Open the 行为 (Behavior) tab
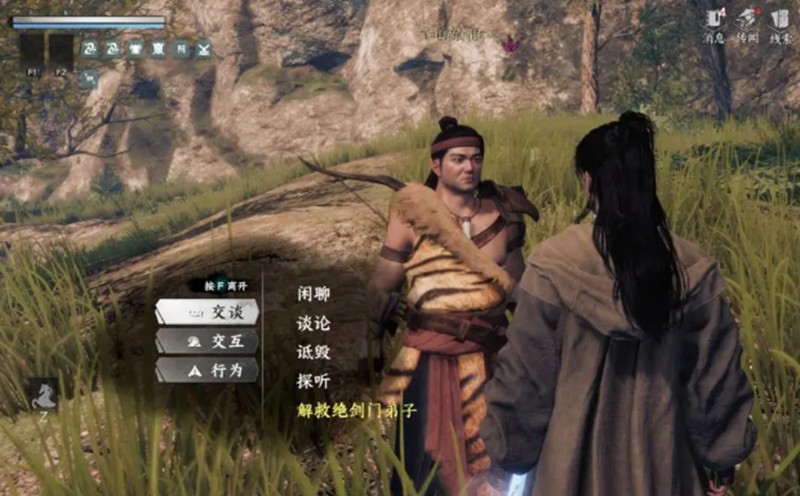The height and width of the screenshot is (496, 800). pos(207,370)
